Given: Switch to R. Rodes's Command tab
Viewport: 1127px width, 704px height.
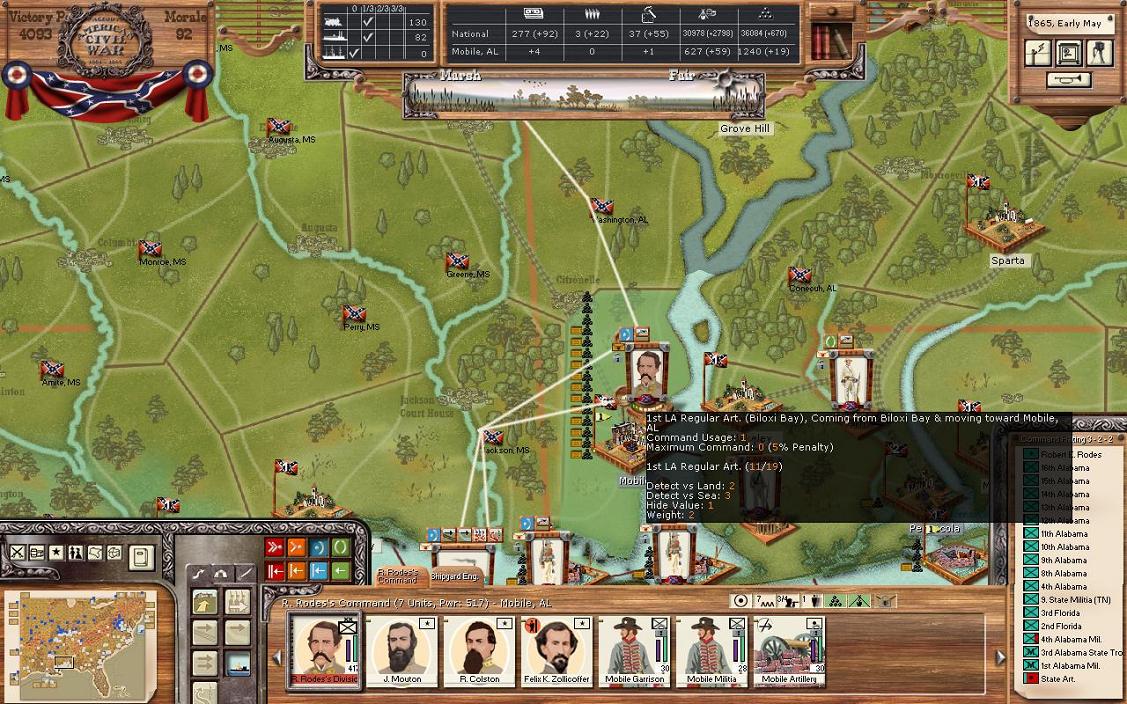Looking at the screenshot, I should (397, 576).
